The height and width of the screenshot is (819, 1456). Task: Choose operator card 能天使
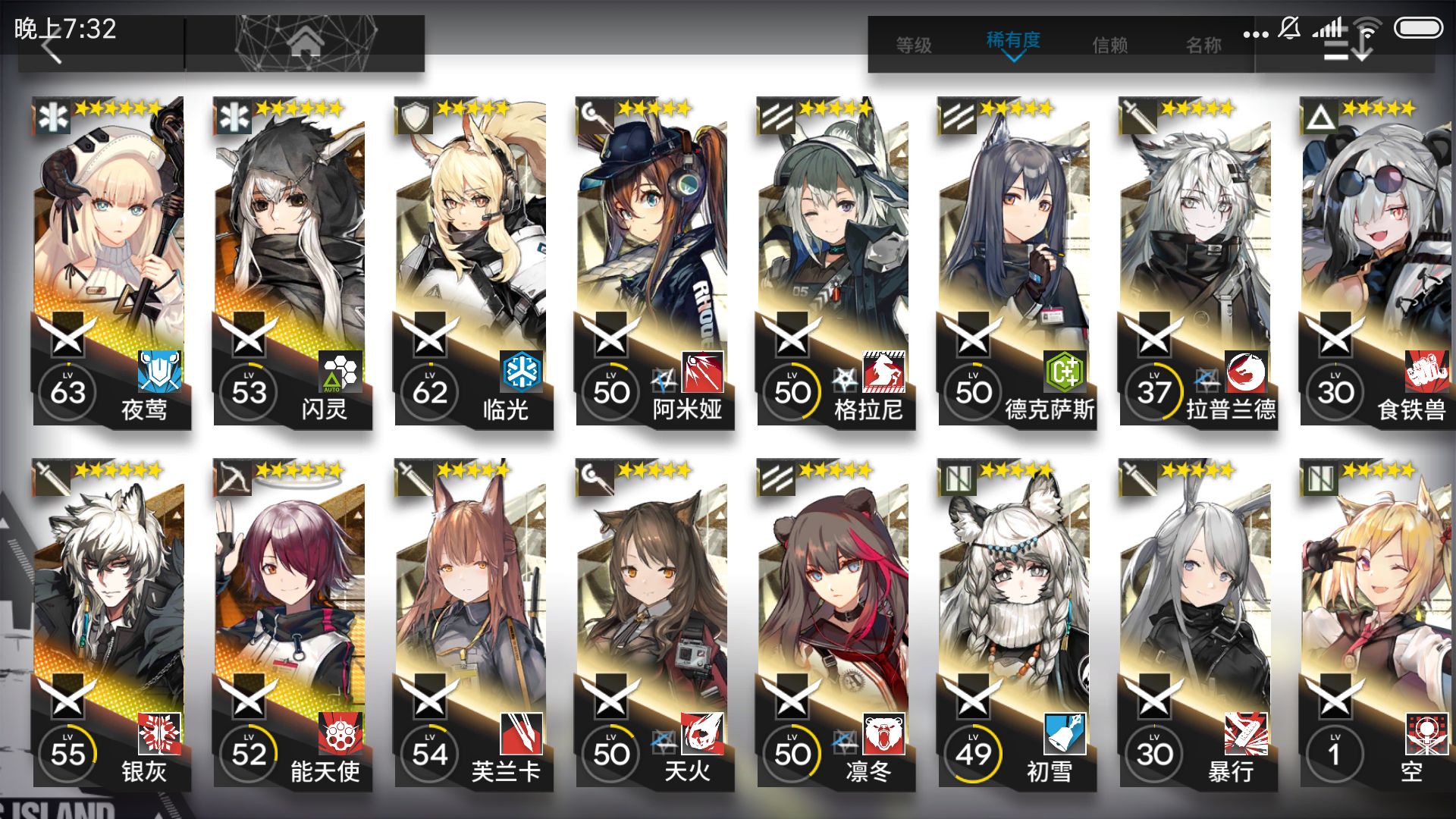[290, 623]
